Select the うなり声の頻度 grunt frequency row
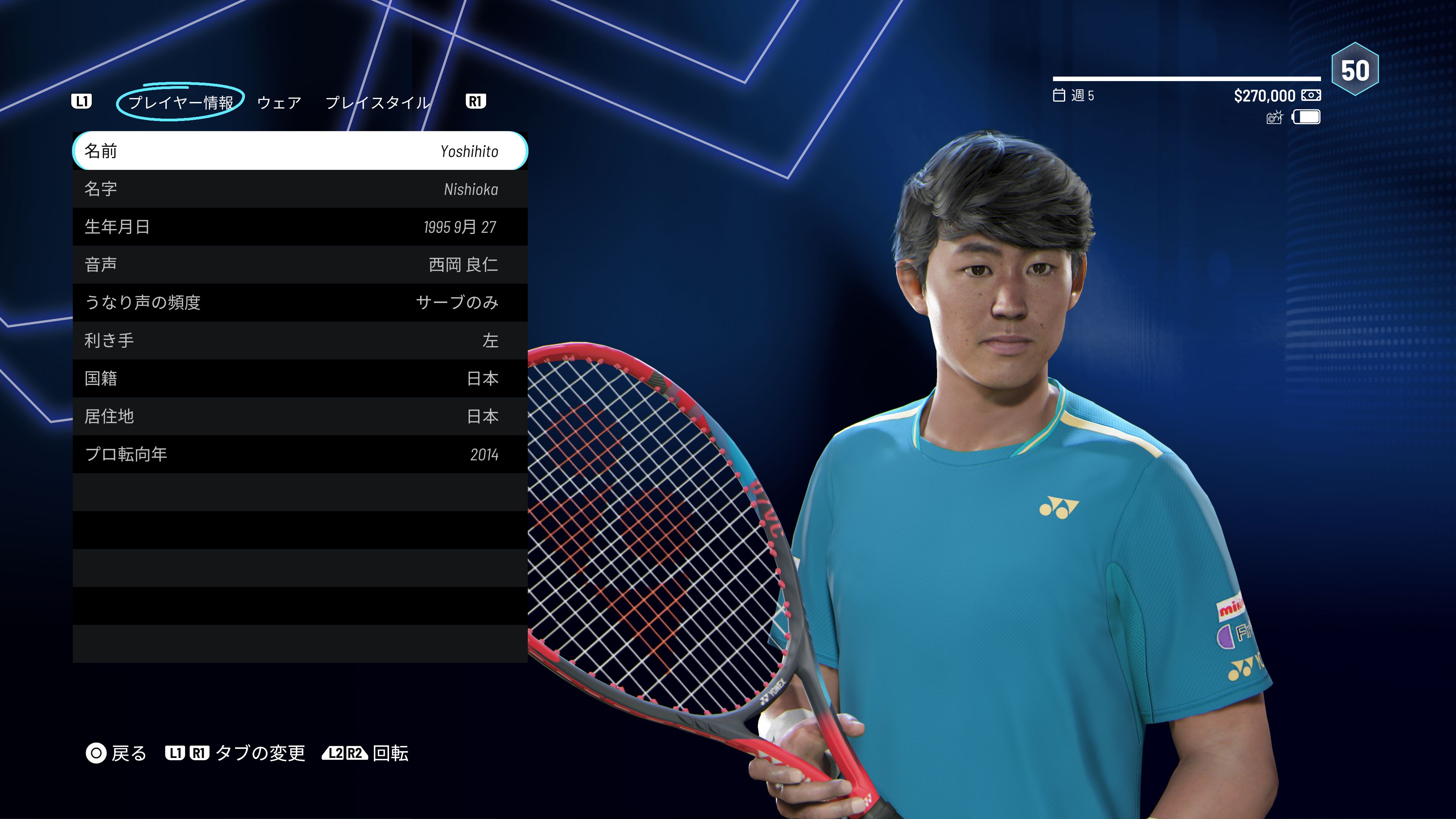This screenshot has height=819, width=1456. tap(300, 303)
